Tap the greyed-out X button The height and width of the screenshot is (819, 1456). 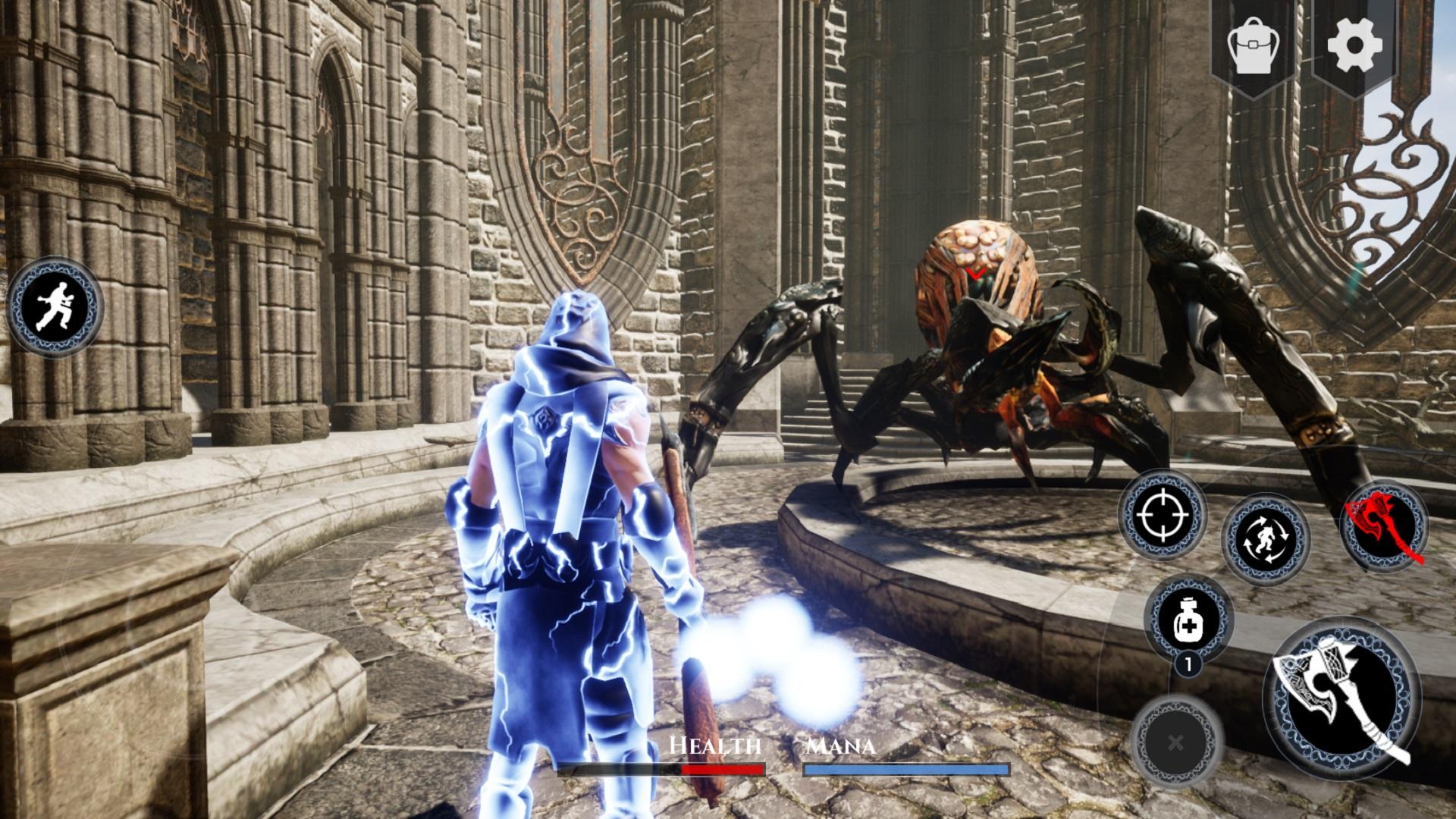coord(1175,742)
